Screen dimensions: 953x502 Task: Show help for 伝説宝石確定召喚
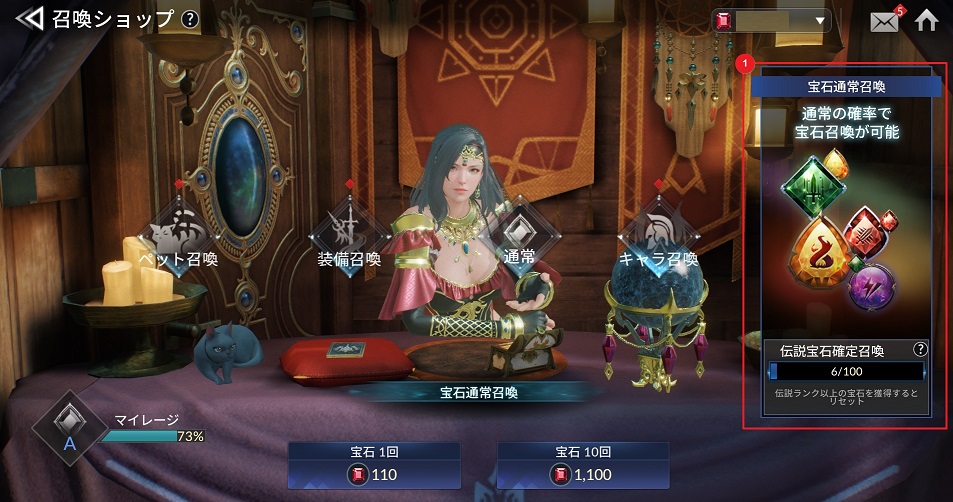(x=920, y=350)
